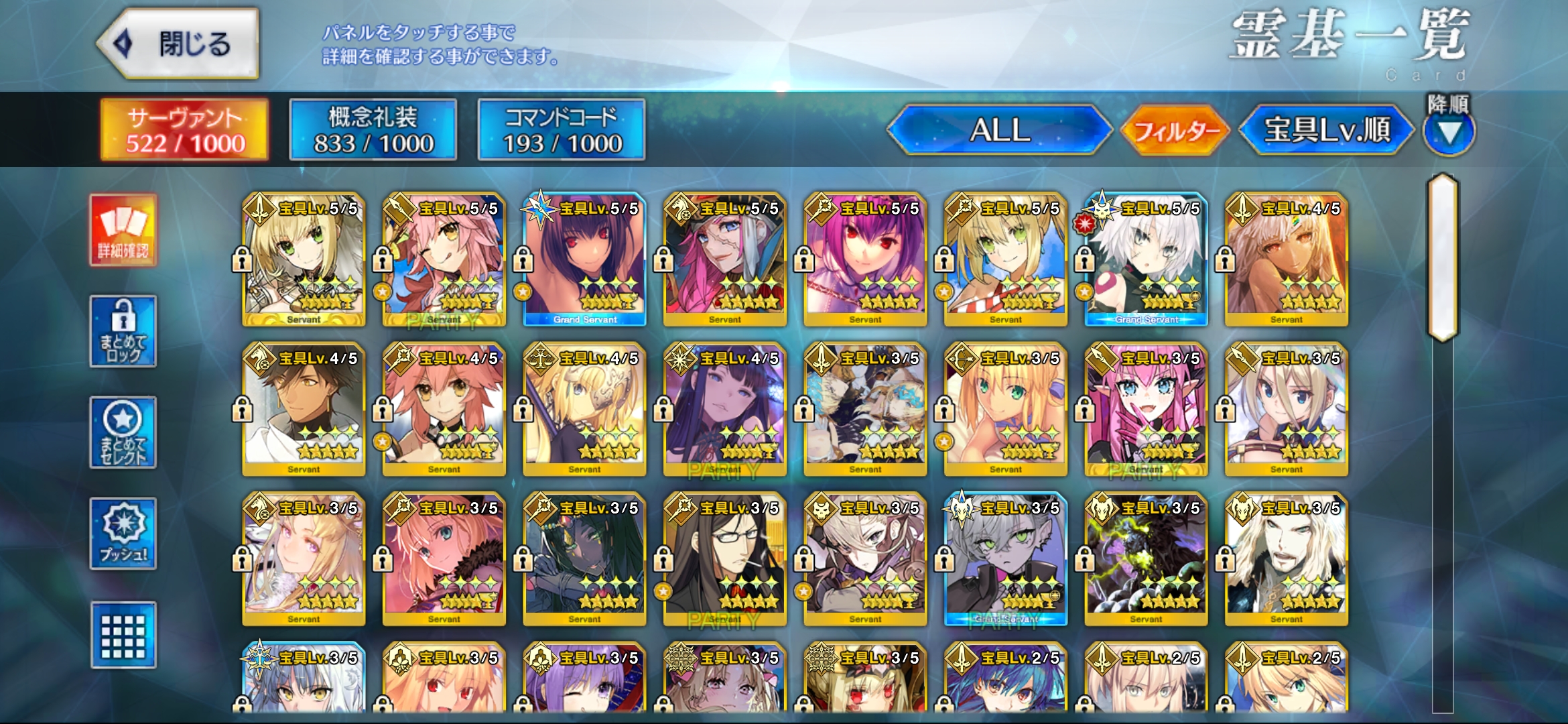Select the blonde bride servant card
1568x724 pixels.
tap(304, 260)
